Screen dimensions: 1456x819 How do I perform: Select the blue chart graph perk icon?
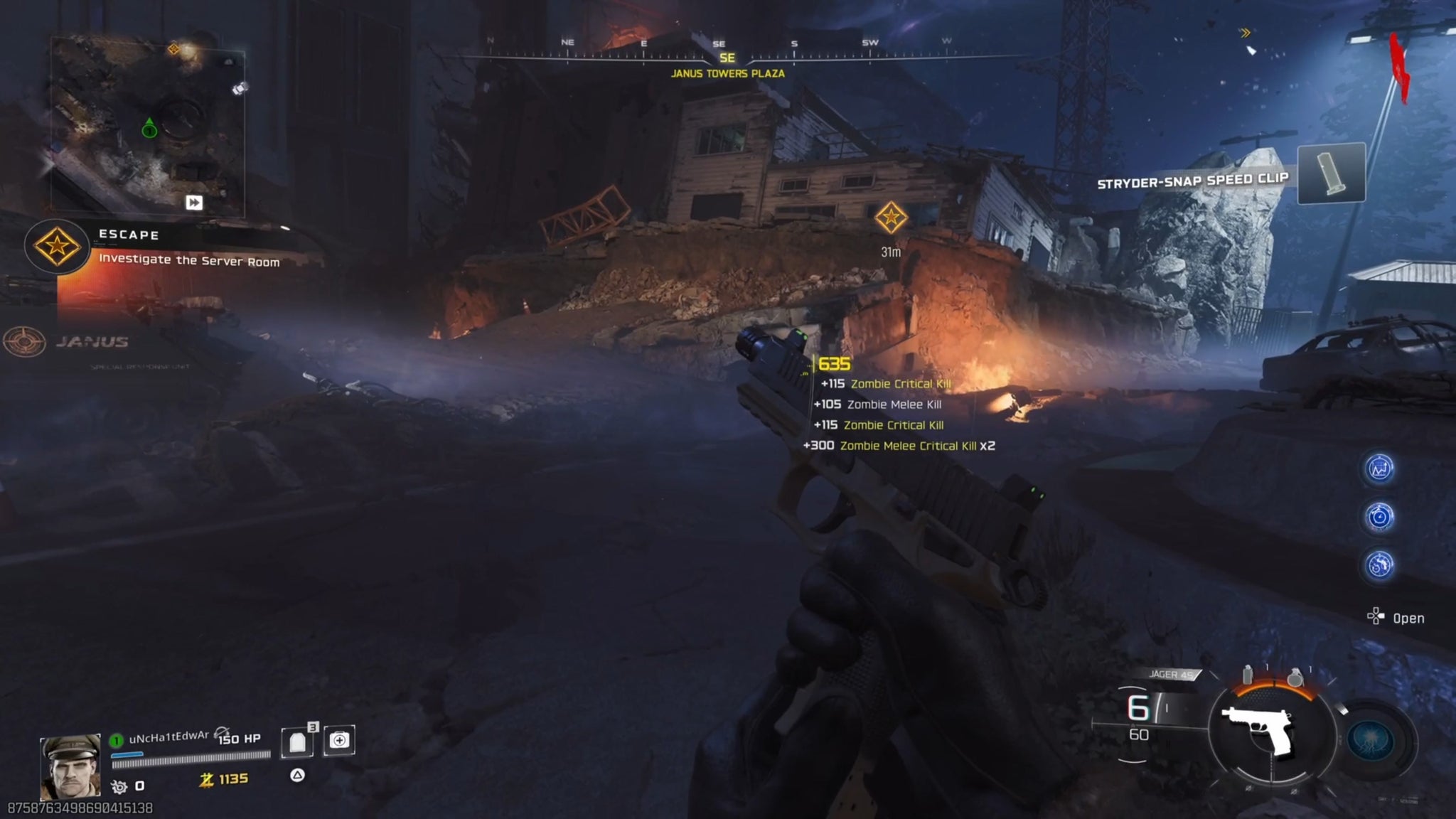[1380, 469]
